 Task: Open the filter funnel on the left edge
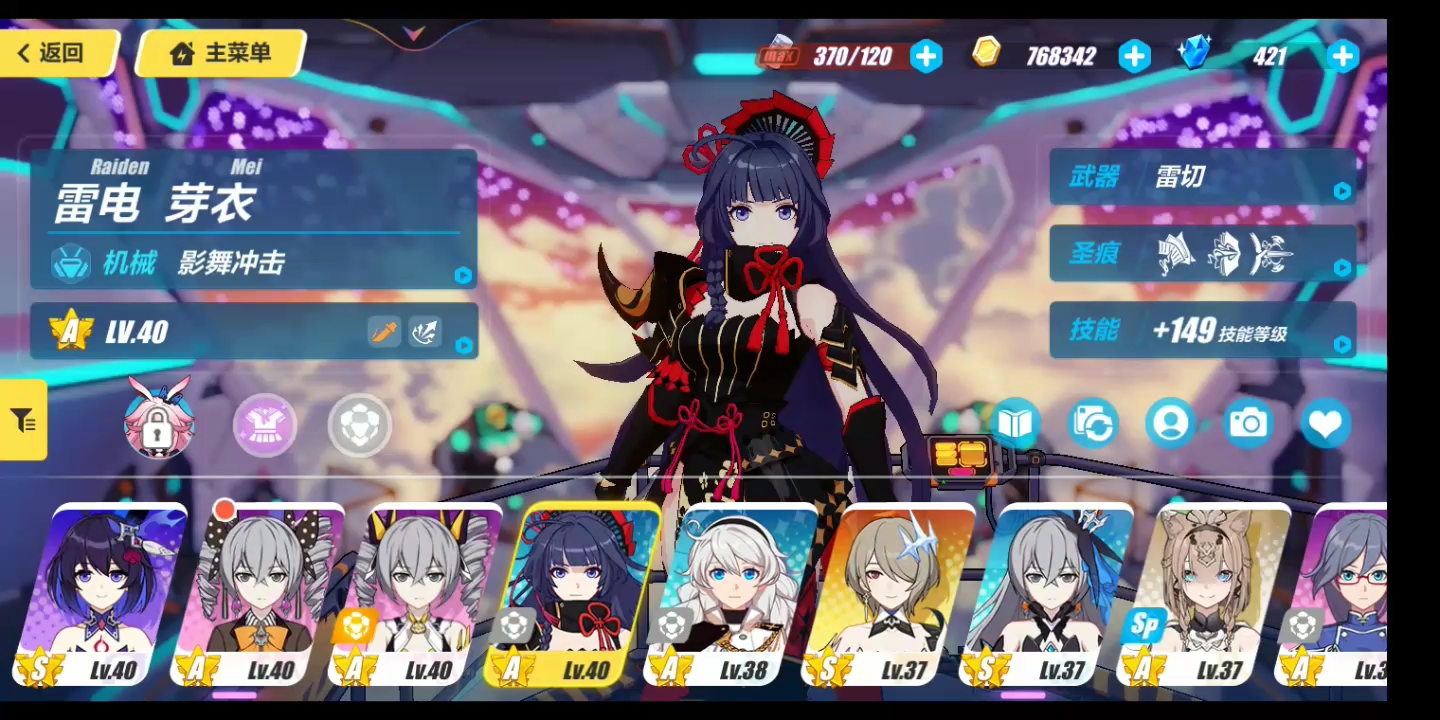pos(22,421)
